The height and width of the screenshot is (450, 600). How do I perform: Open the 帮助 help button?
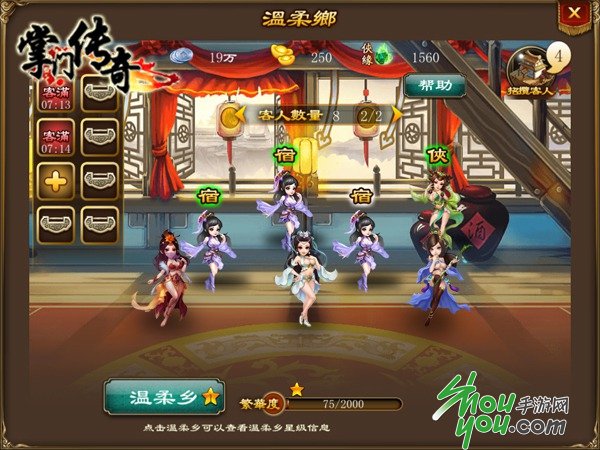[434, 85]
